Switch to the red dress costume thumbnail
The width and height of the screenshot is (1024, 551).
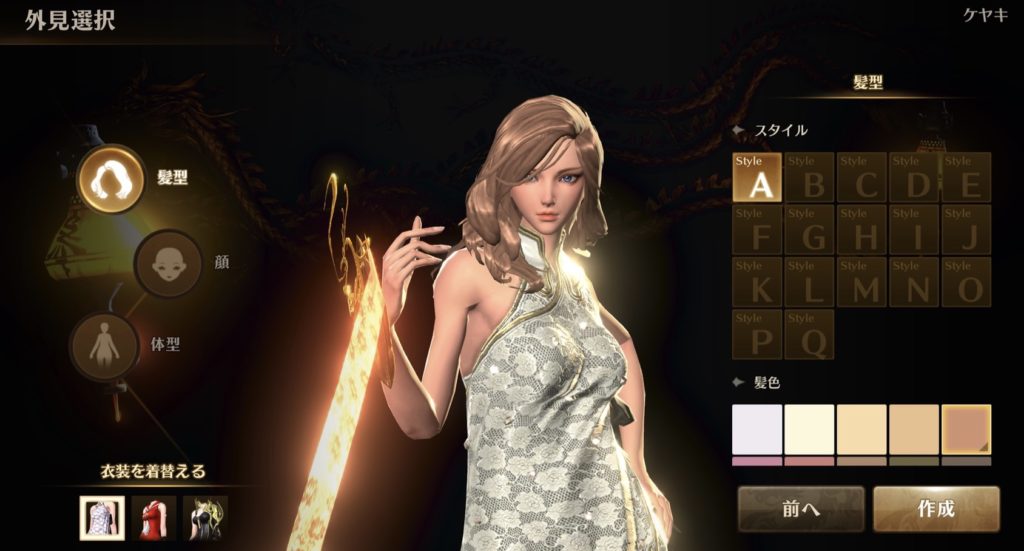[154, 518]
